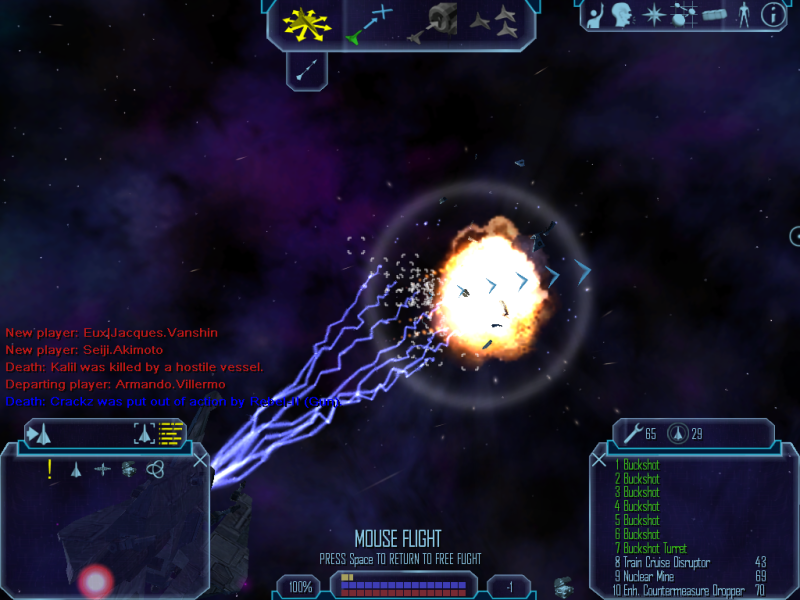The height and width of the screenshot is (600, 800).
Task: Open the information 'i' icon
Action: [772, 15]
